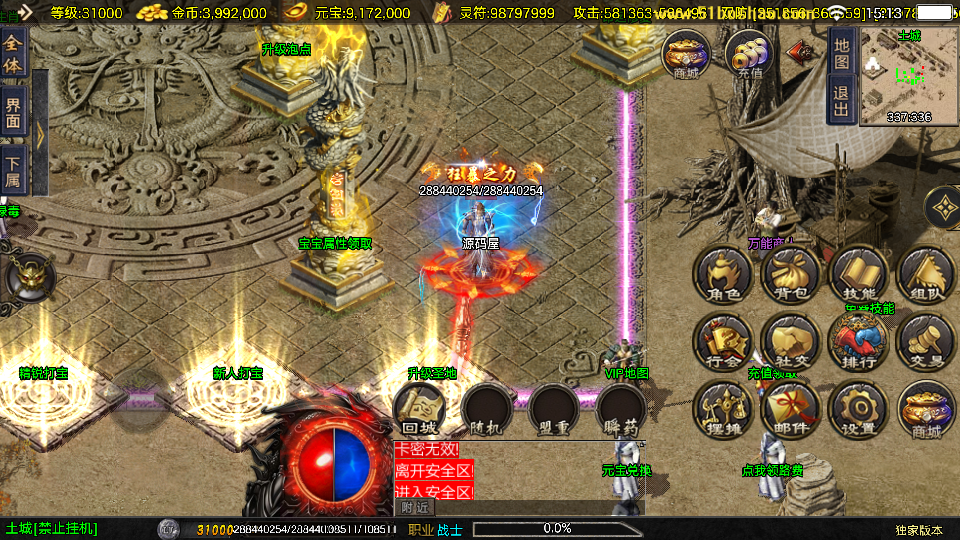Open the 交易 trade window

point(924,343)
